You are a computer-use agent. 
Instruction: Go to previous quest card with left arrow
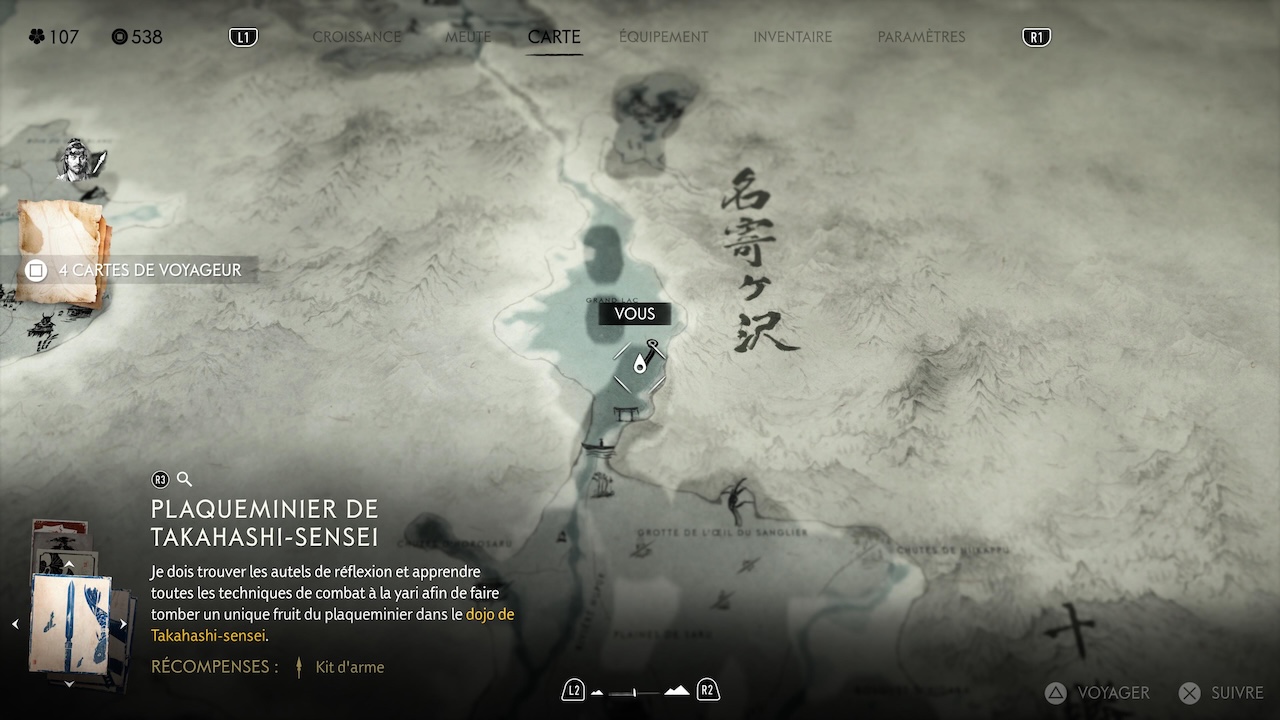(x=15, y=624)
